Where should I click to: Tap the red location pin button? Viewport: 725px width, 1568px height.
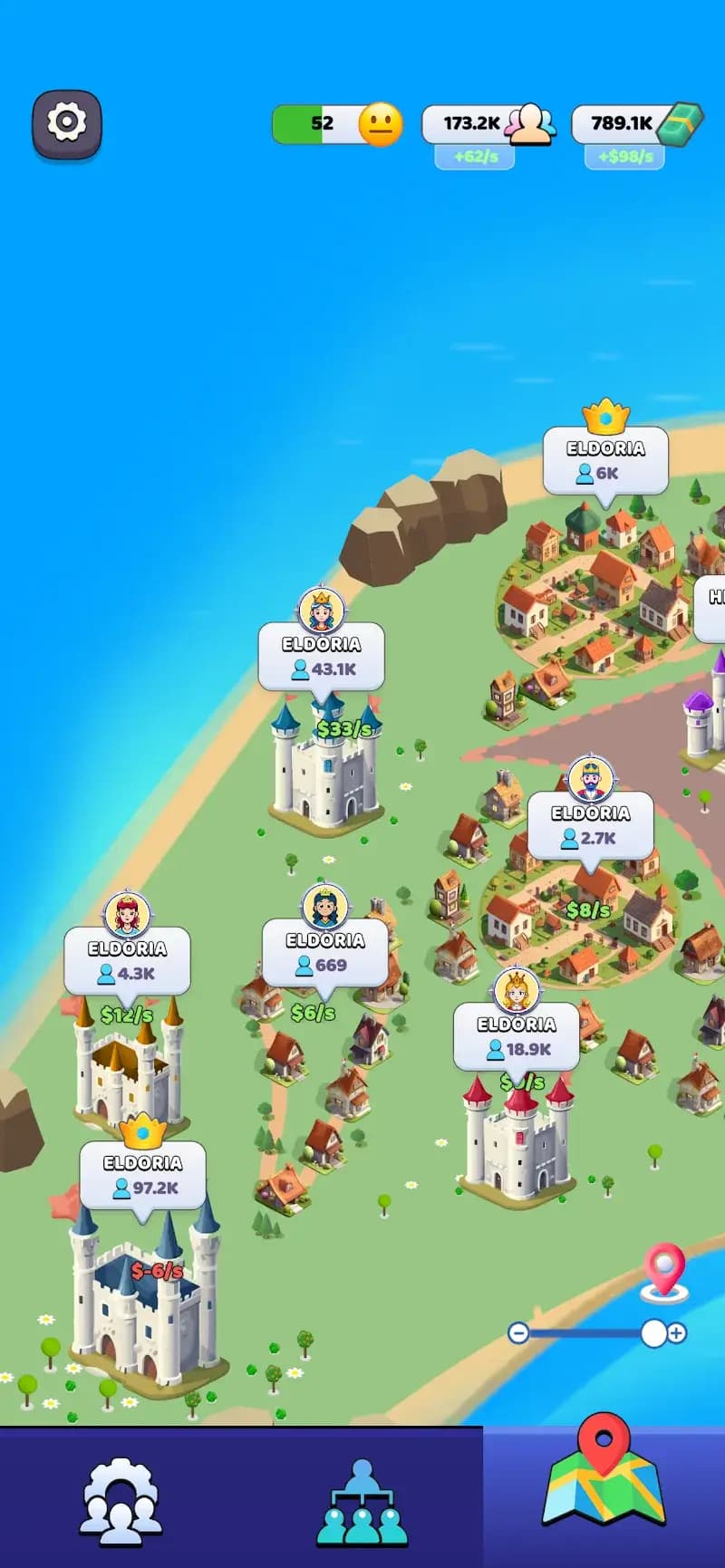(664, 1270)
